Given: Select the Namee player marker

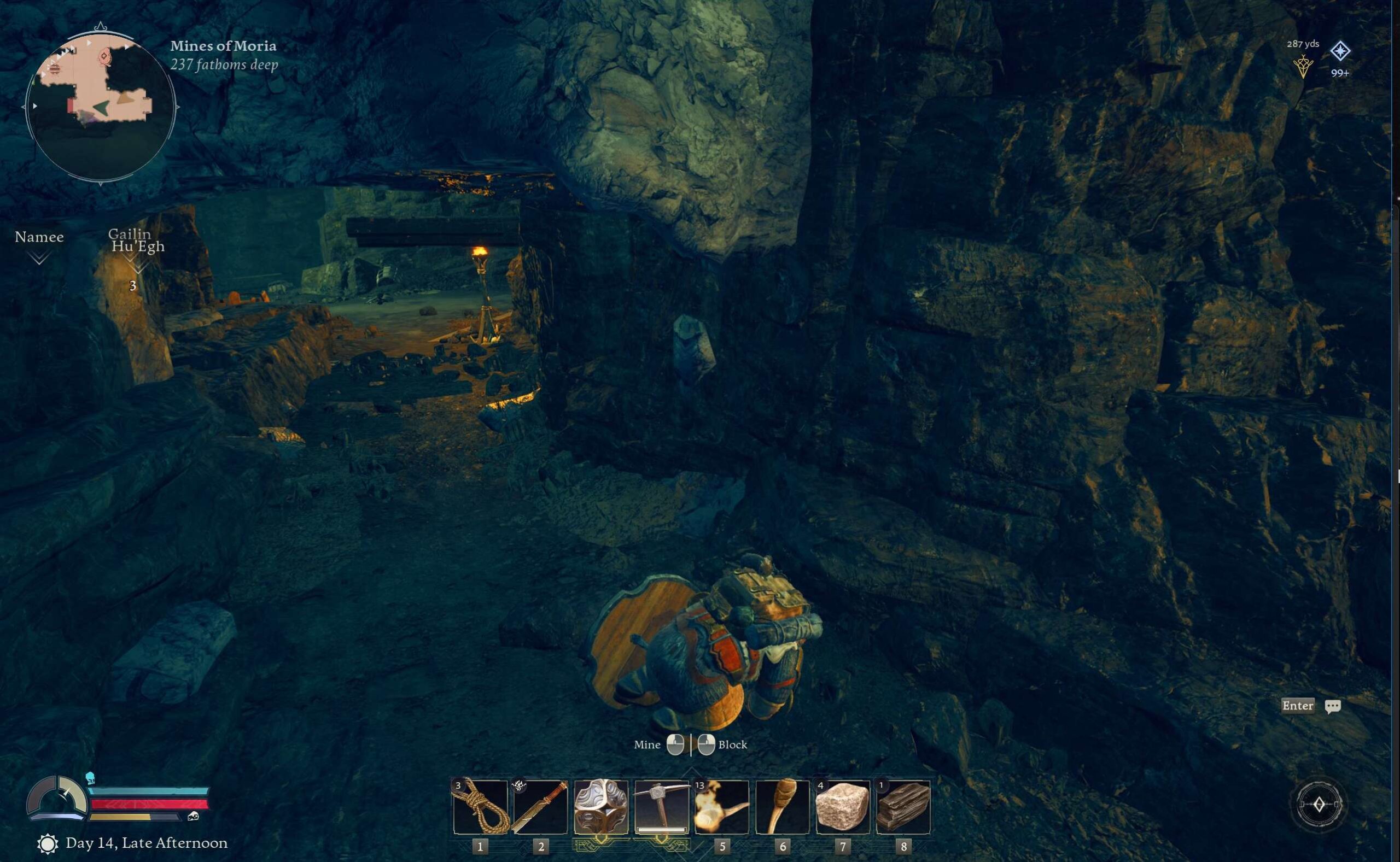Looking at the screenshot, I should [x=39, y=245].
